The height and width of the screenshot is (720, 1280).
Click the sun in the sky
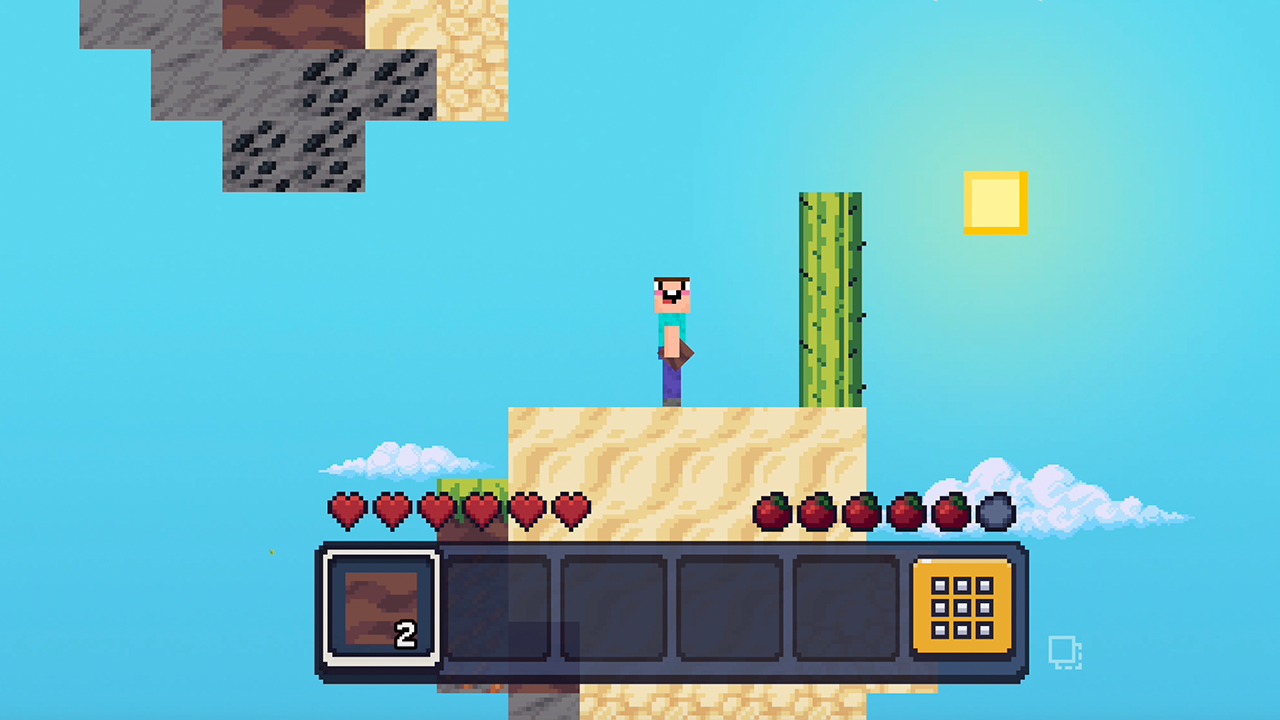(996, 201)
